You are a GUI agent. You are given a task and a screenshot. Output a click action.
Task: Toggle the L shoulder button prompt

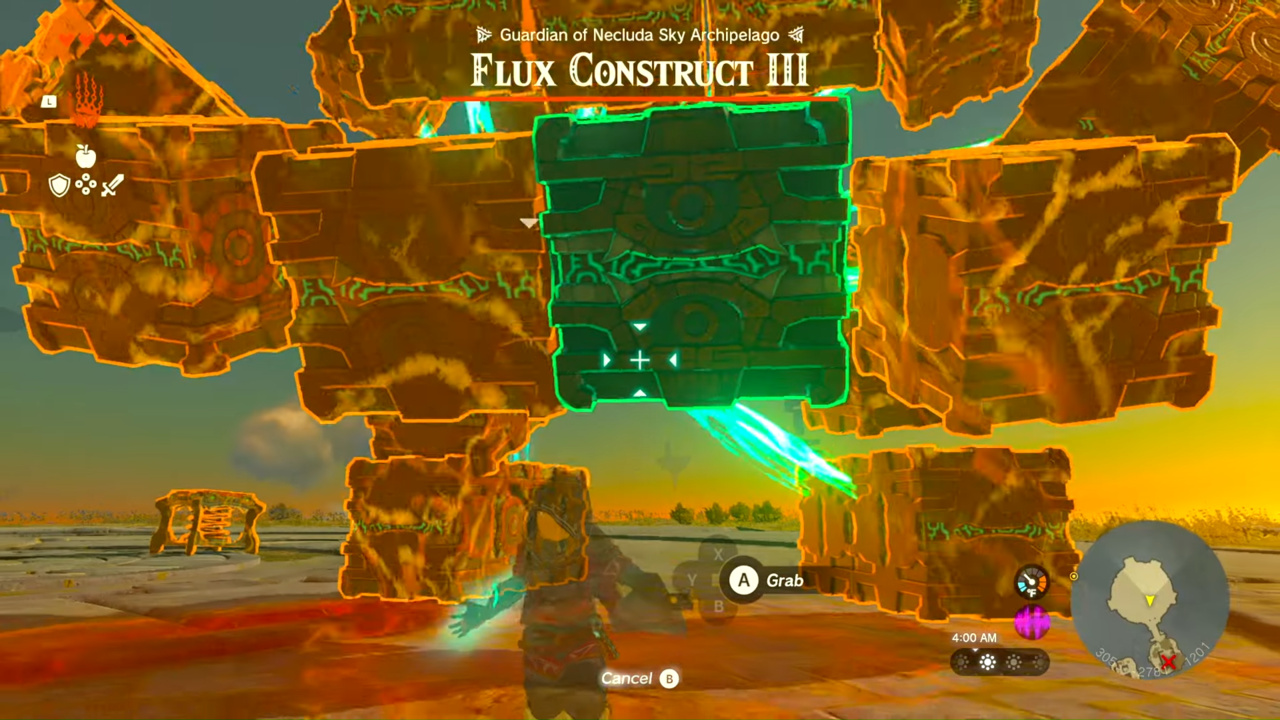coord(48,101)
